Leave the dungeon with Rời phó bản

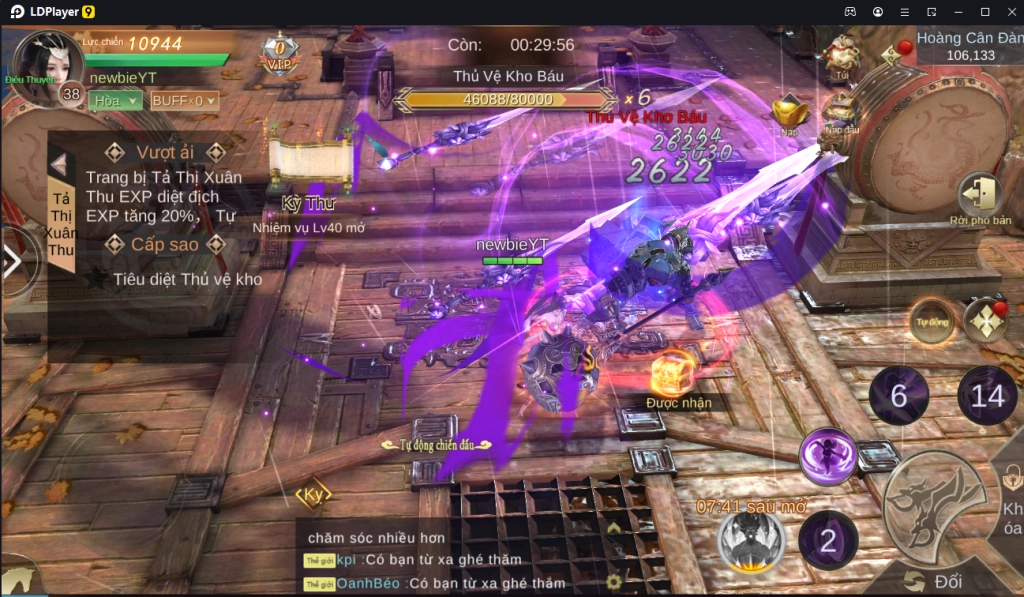pos(979,197)
